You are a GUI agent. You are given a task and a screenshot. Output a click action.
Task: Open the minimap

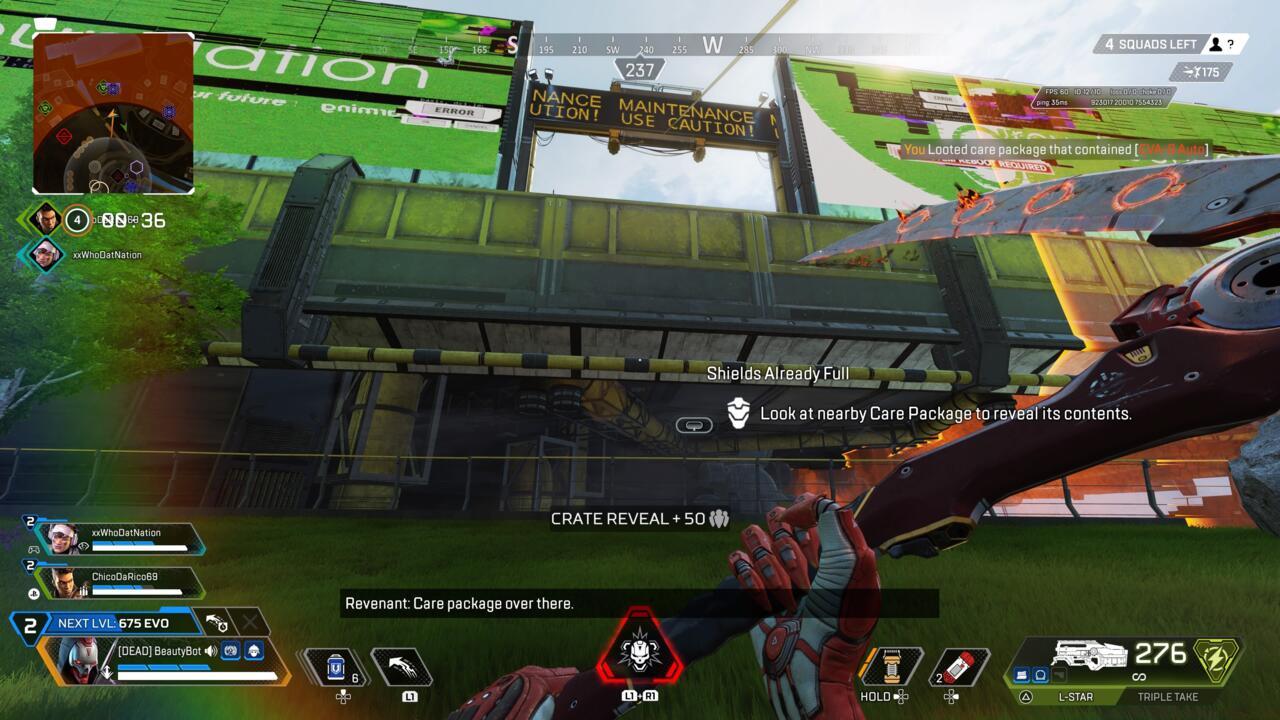click(113, 113)
